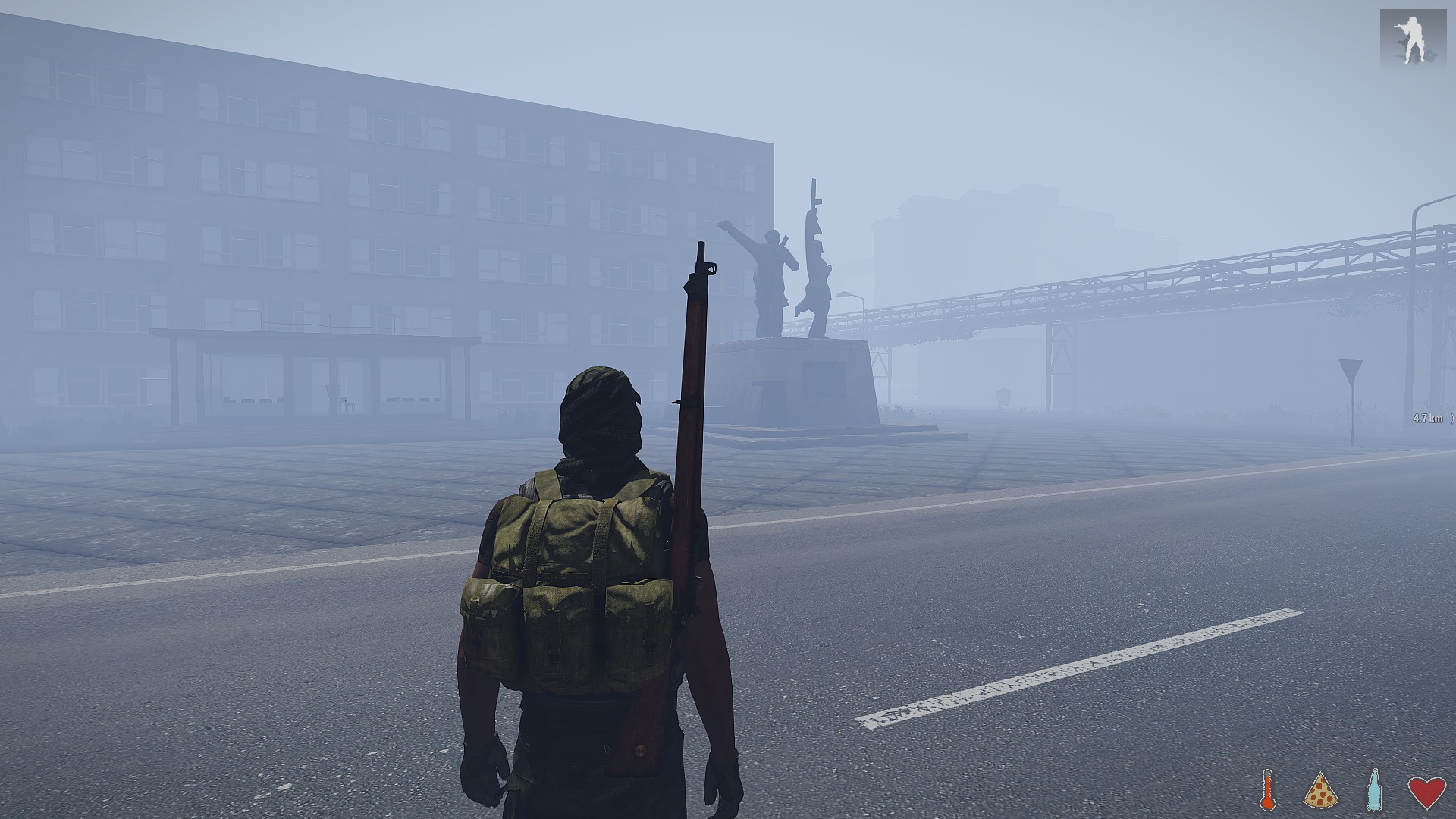Click the red heart health icon
Viewport: 1456px width, 819px height.
click(x=1426, y=792)
